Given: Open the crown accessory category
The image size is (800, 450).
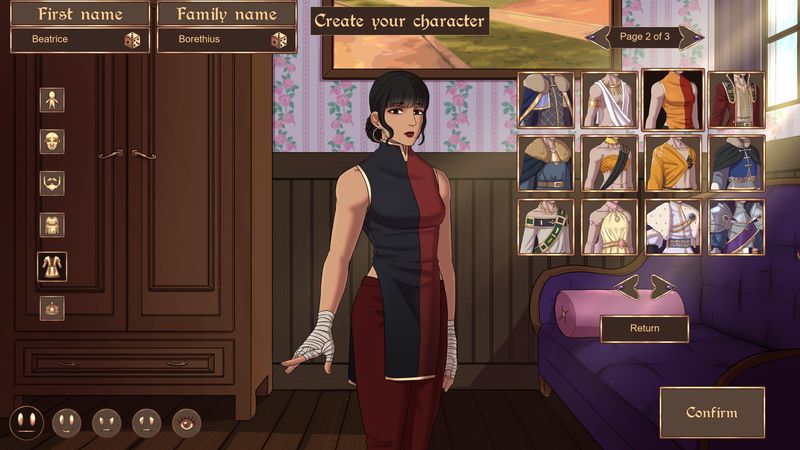Looking at the screenshot, I should click(52, 308).
